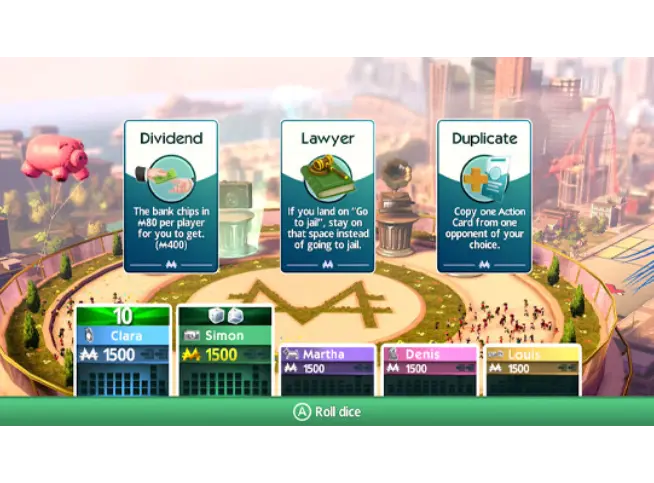Click the Roll dice bar
This screenshot has width=654, height=483.
326,411
